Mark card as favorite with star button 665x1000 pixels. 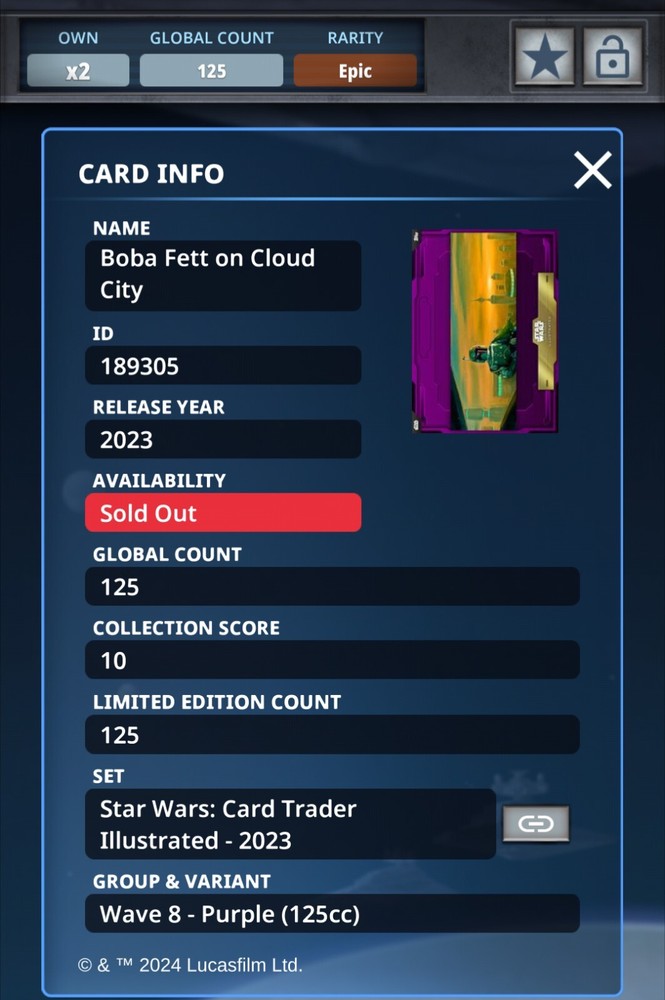pos(544,57)
